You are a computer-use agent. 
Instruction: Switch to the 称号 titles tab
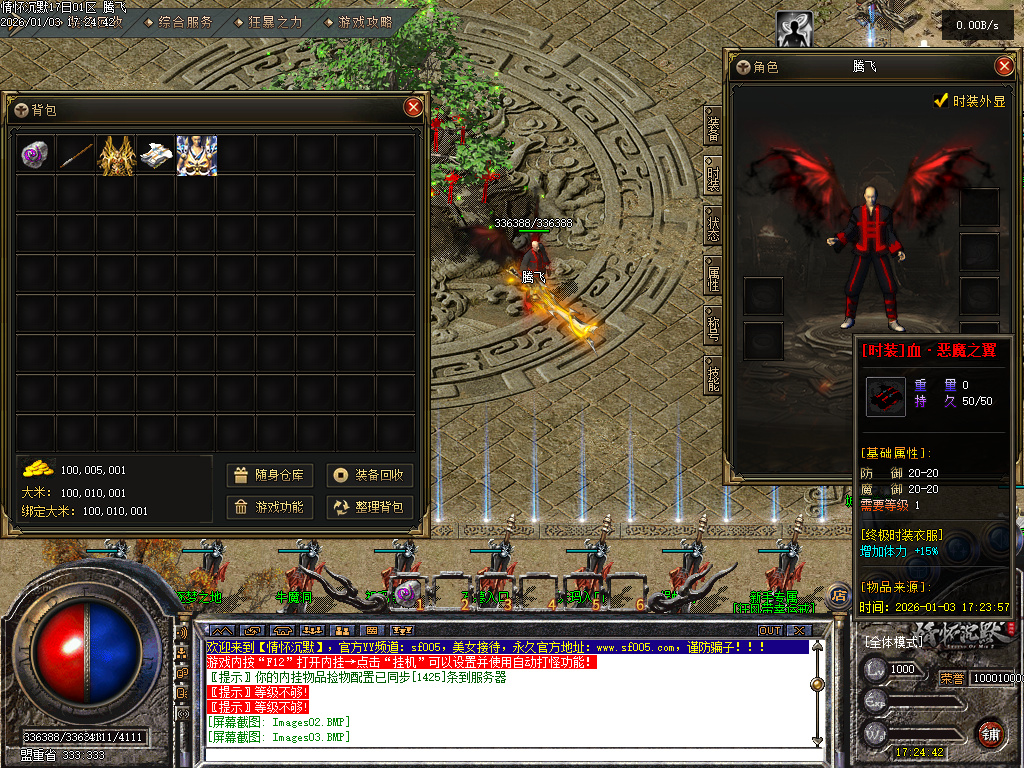point(713,325)
